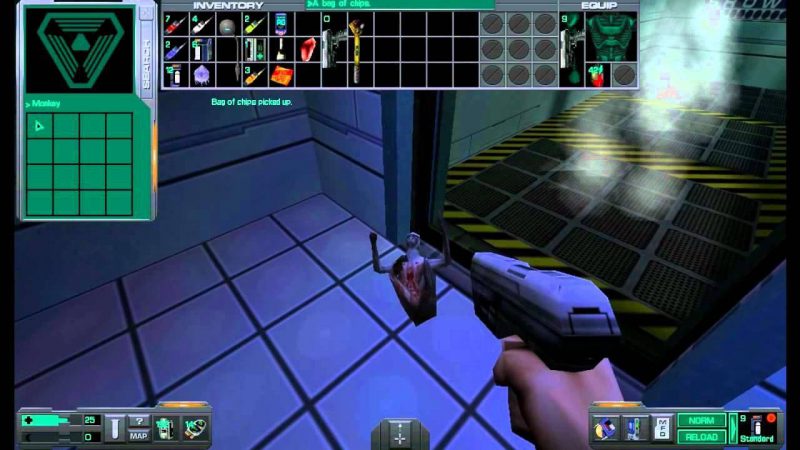Screen dimensions: 800x450
Task: Open the MAP from the bottom HUD
Action: pos(139,434)
